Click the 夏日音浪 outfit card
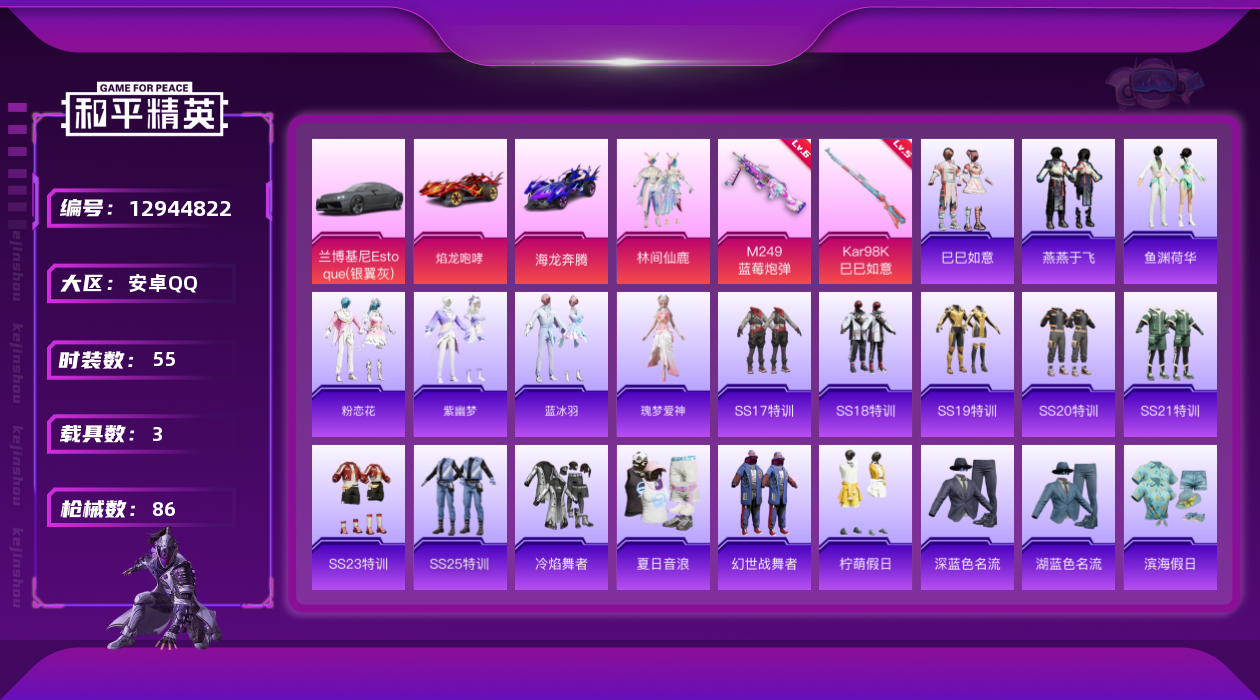1260x700 pixels. [x=663, y=517]
